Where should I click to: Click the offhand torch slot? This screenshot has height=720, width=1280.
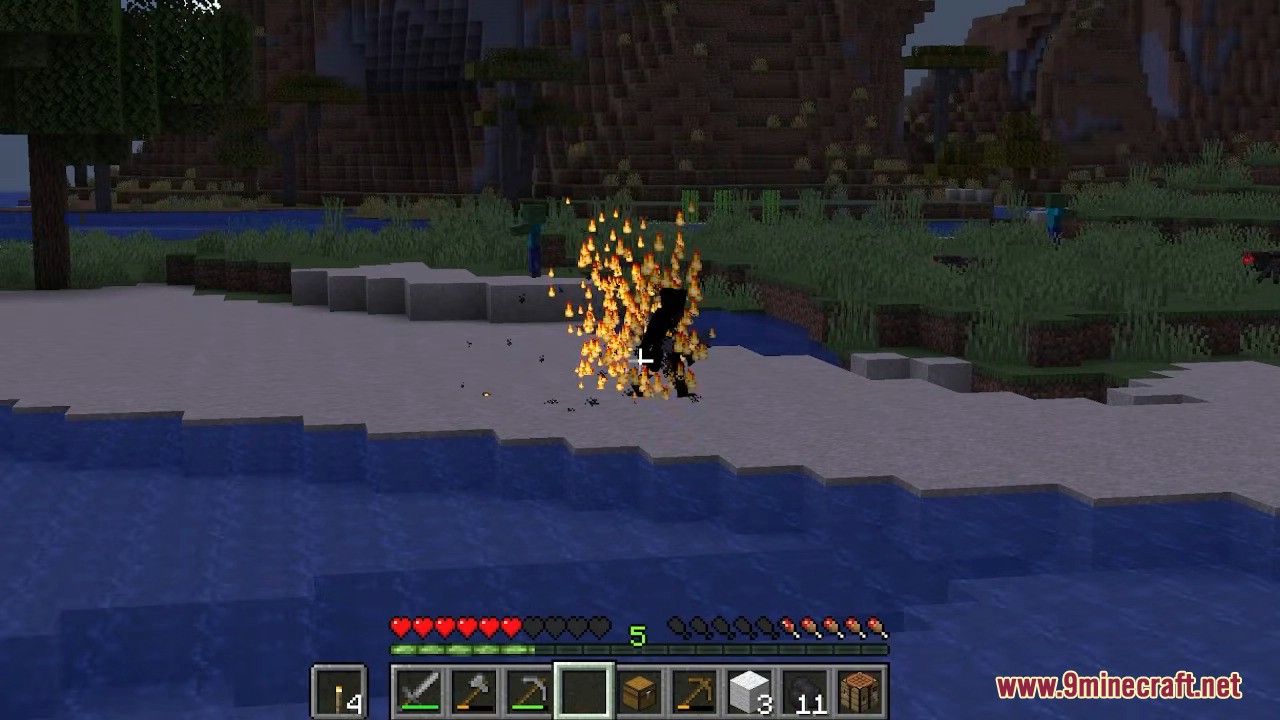(340, 691)
